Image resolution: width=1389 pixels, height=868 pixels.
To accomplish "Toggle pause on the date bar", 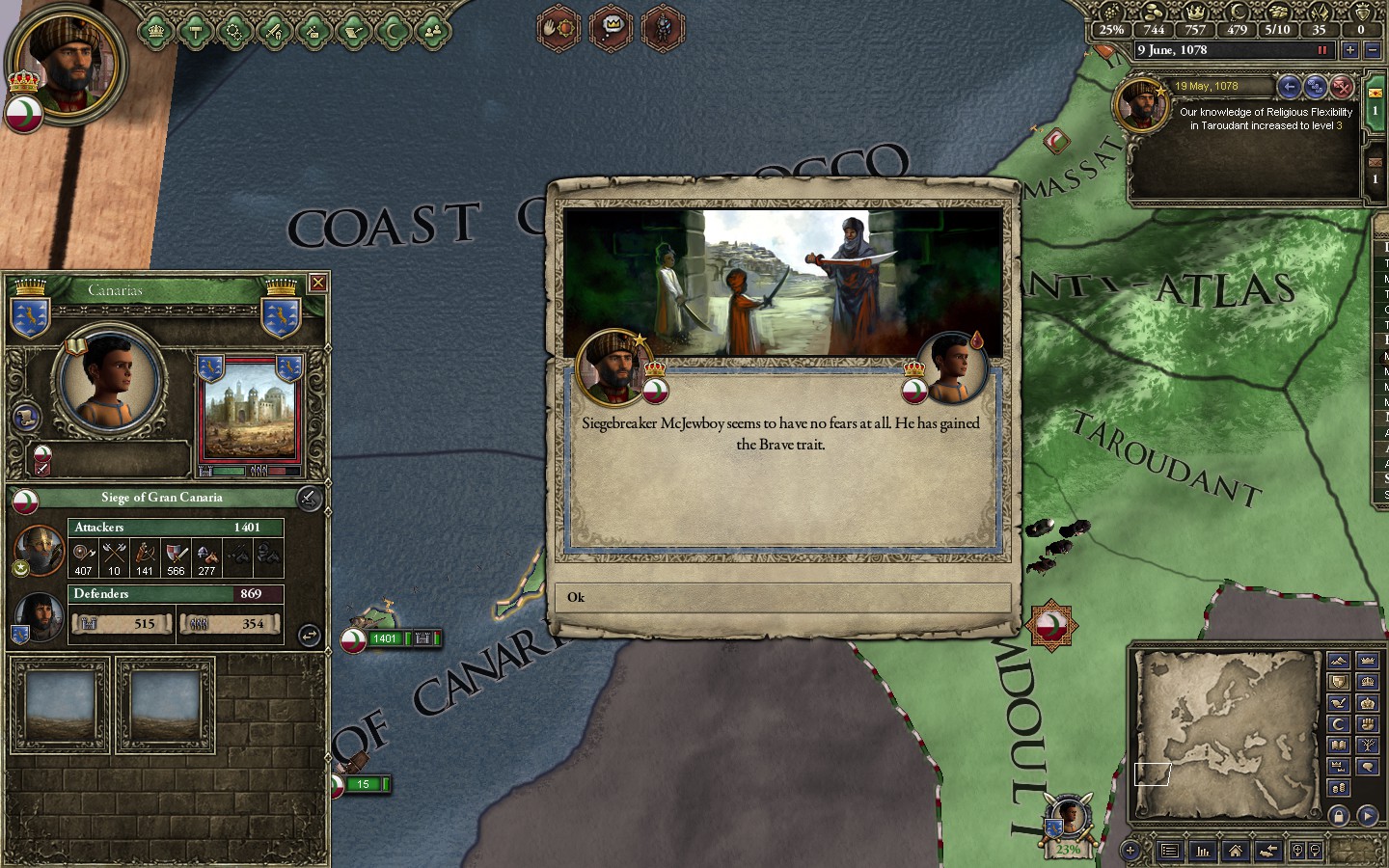I will [1322, 50].
